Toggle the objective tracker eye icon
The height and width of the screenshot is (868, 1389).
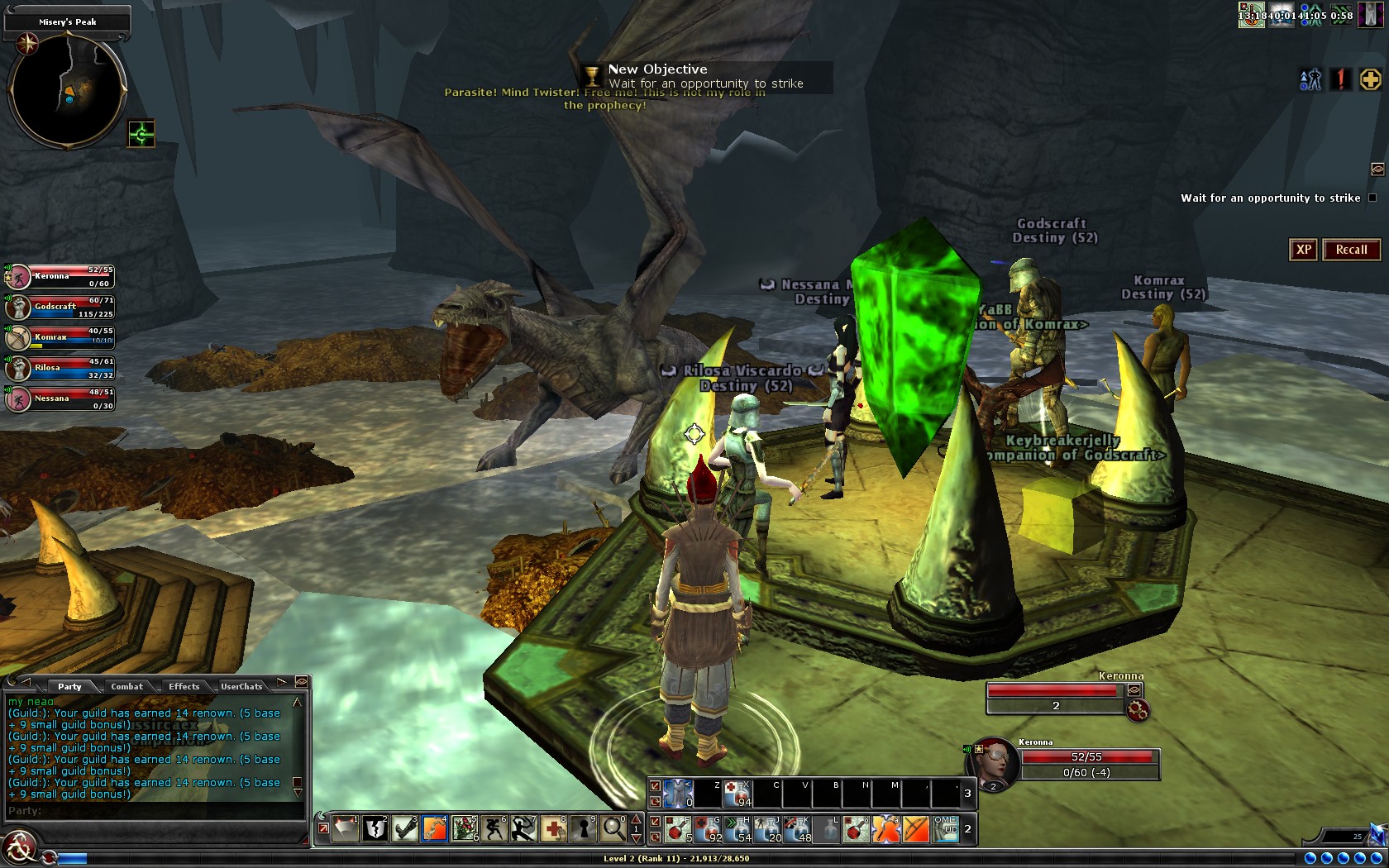click(1377, 169)
